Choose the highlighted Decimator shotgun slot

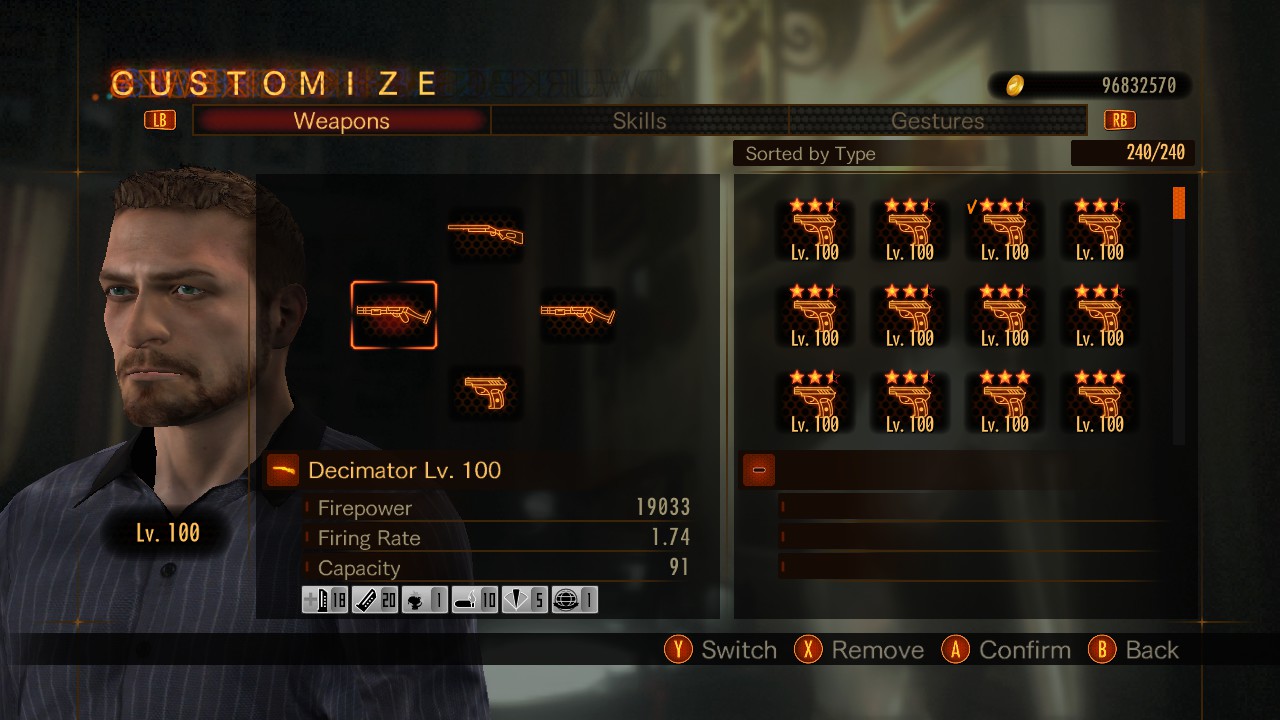pos(394,315)
